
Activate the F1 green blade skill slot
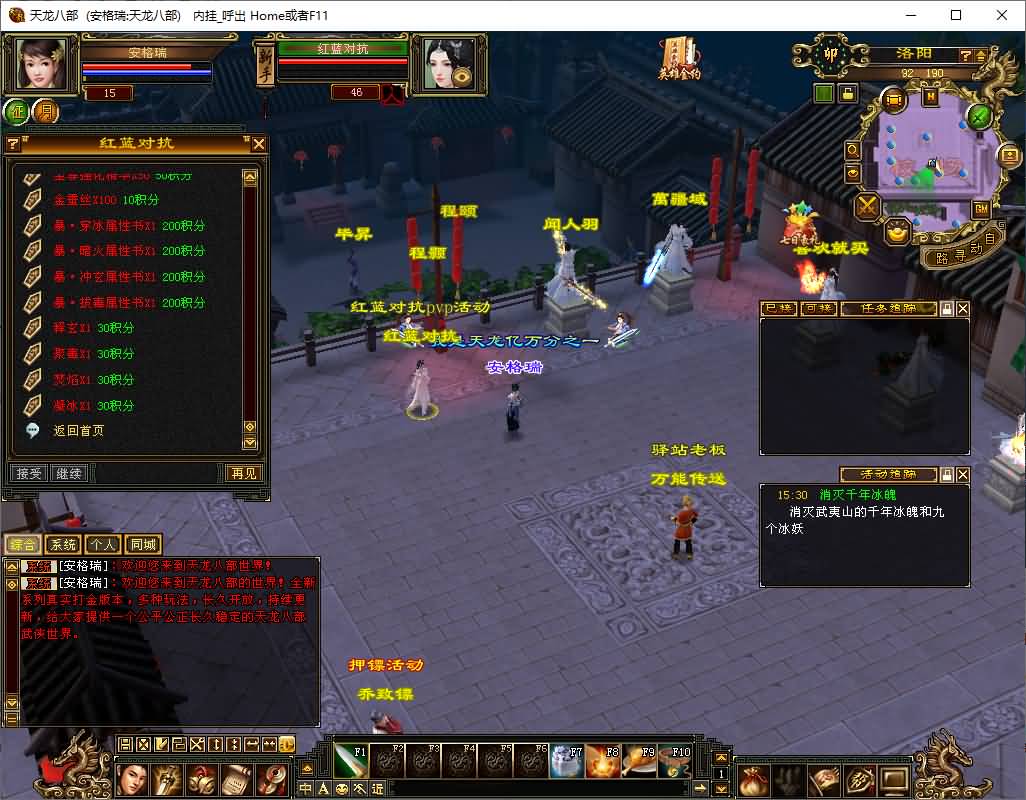coord(350,761)
